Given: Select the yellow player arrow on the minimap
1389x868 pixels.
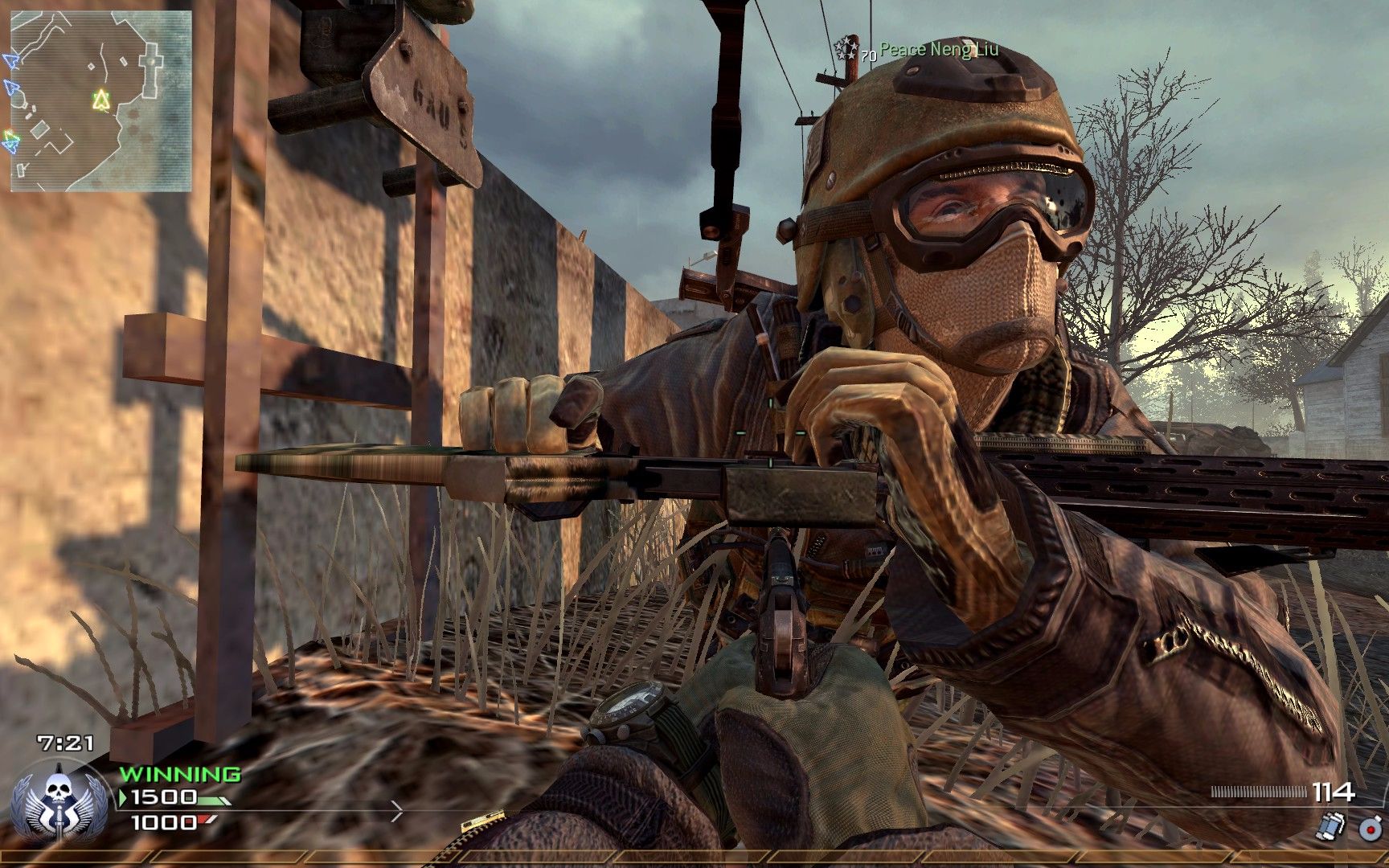Looking at the screenshot, I should 100,100.
